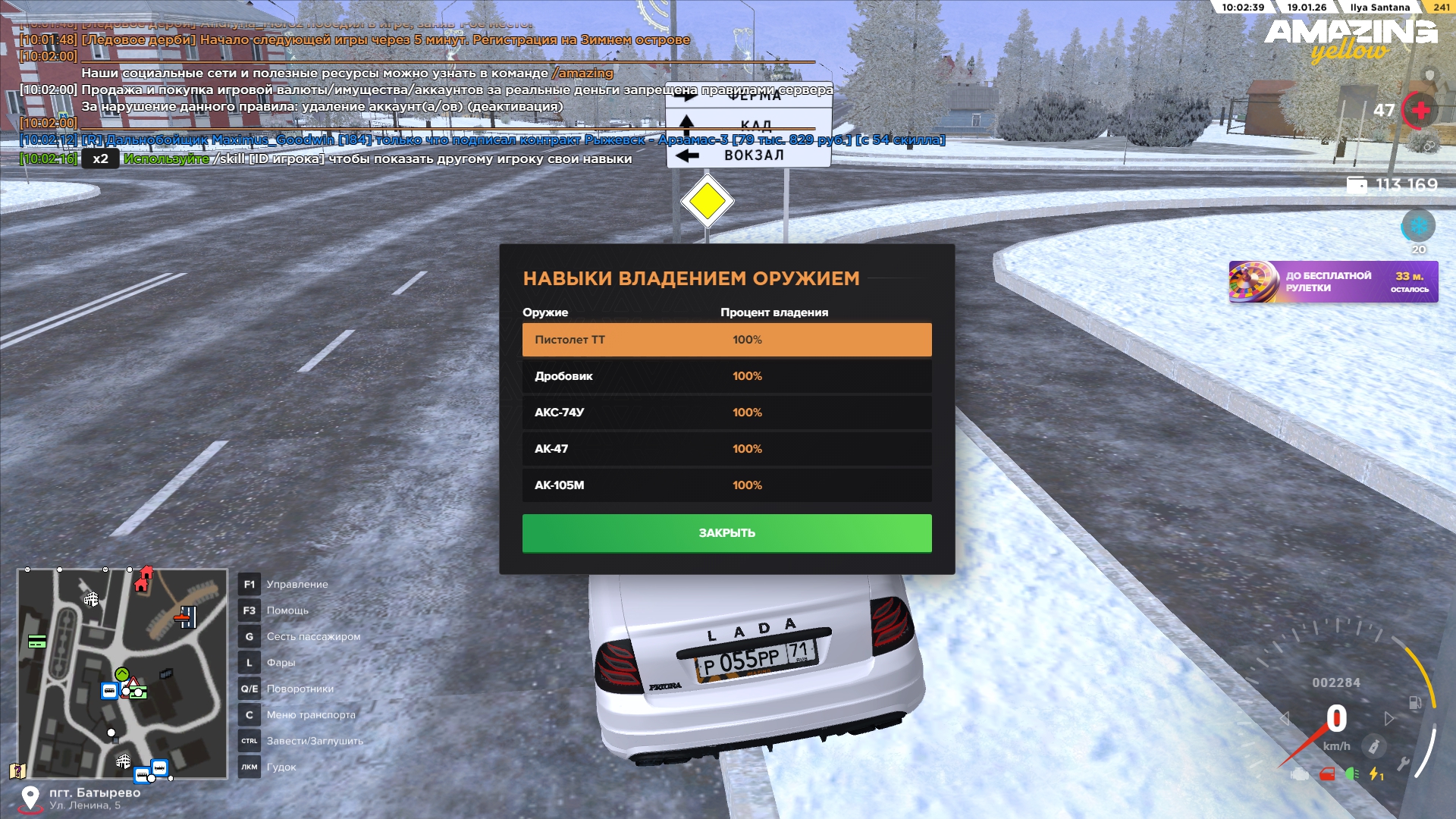
Task: Click the /amazing command link in chat
Action: 582,73
